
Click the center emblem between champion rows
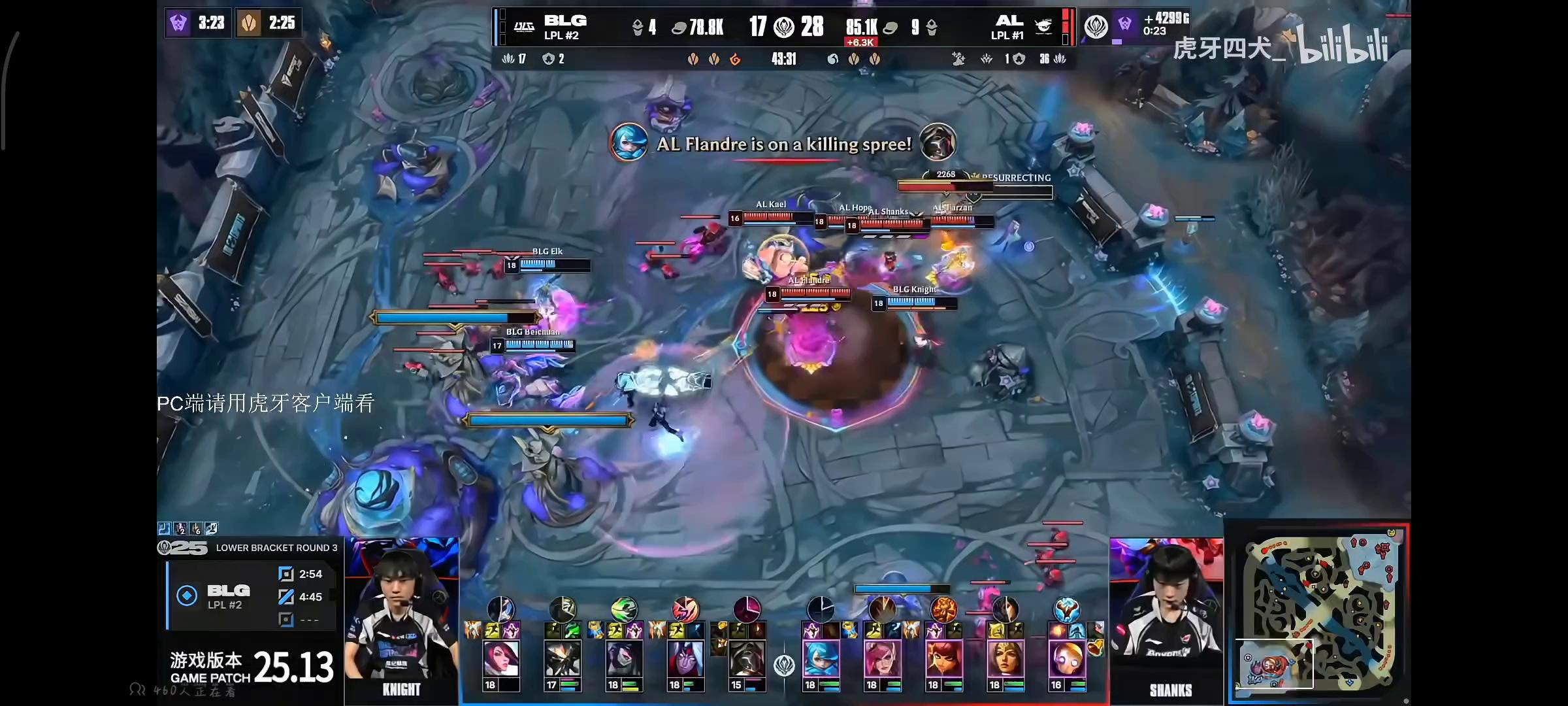[784, 665]
